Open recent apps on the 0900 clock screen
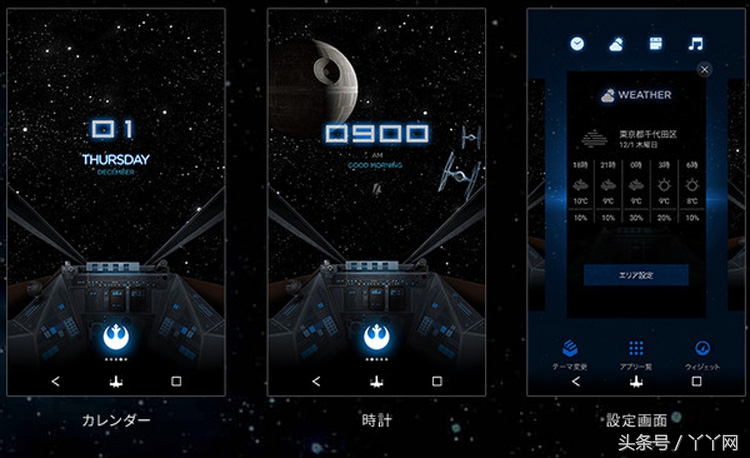750x458 pixels. (437, 381)
